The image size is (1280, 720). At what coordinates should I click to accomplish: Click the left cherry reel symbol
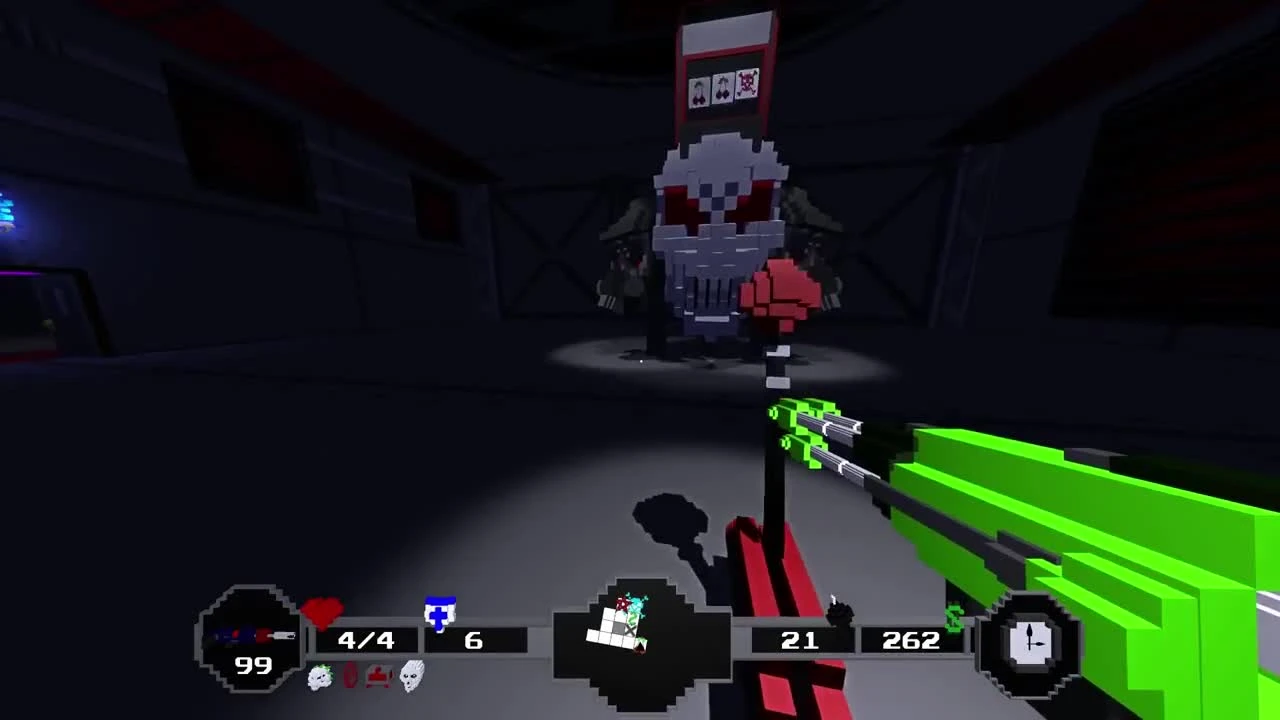[699, 88]
